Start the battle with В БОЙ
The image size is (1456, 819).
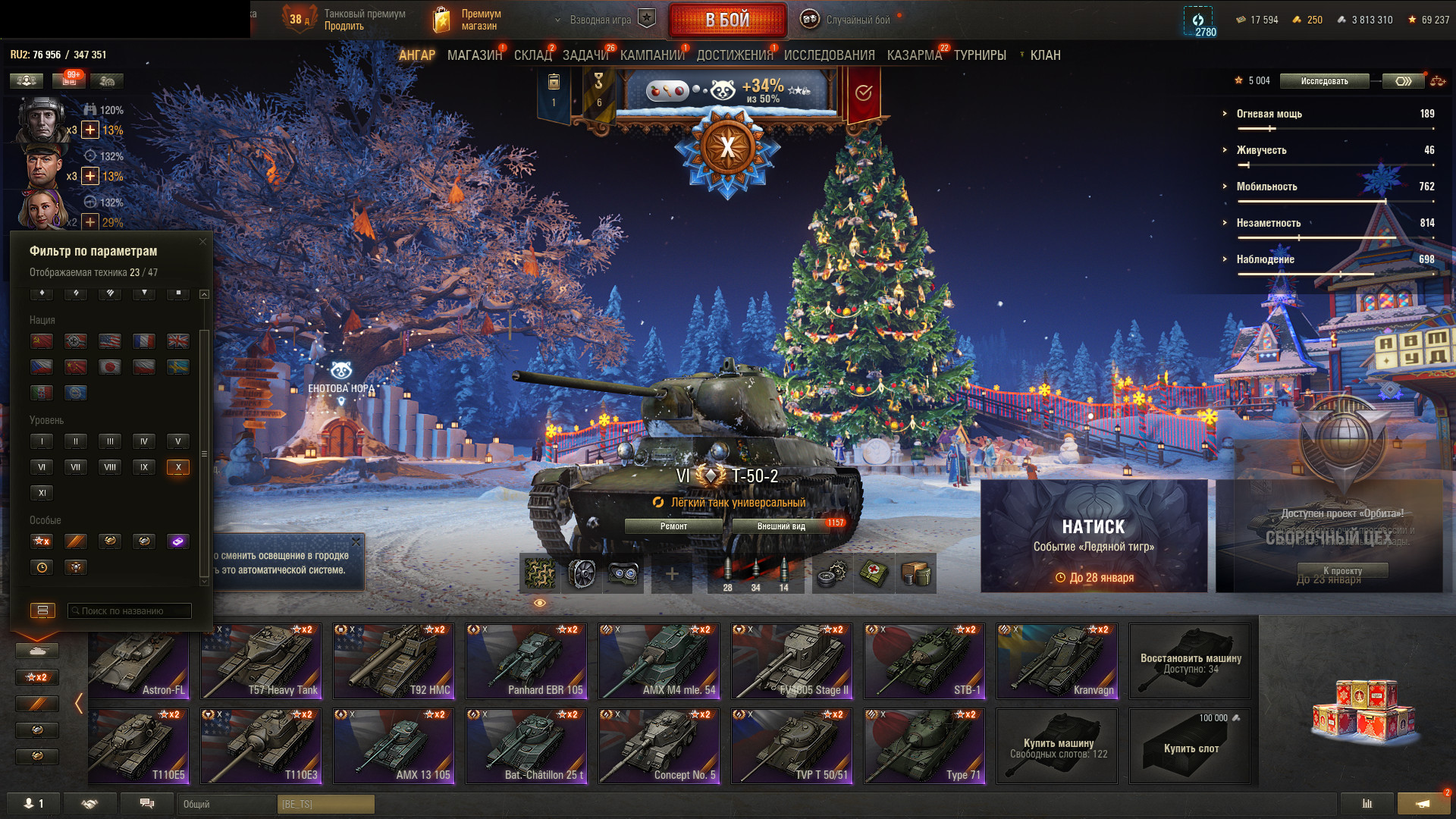pyautogui.click(x=727, y=20)
